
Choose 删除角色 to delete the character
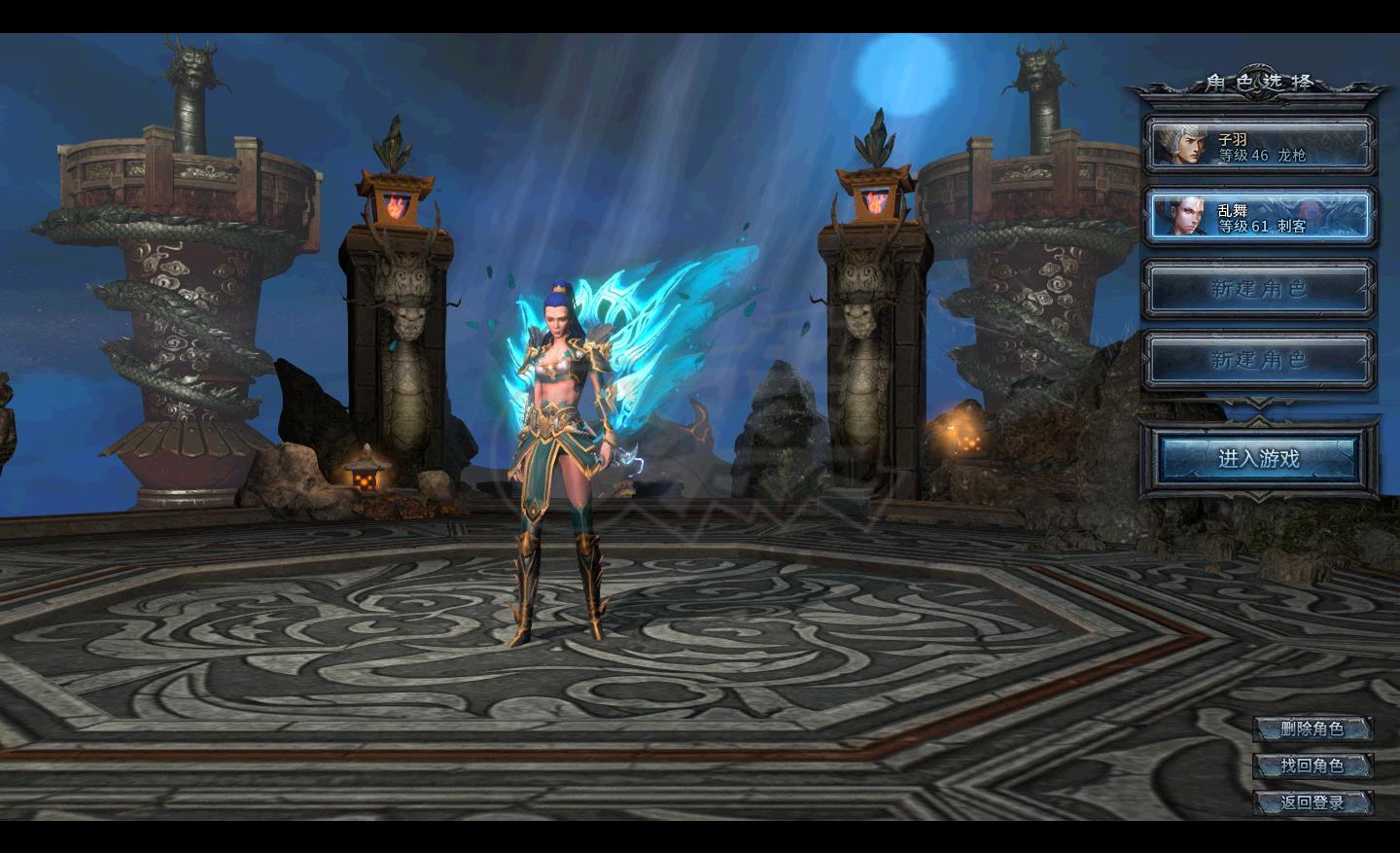click(x=1312, y=729)
